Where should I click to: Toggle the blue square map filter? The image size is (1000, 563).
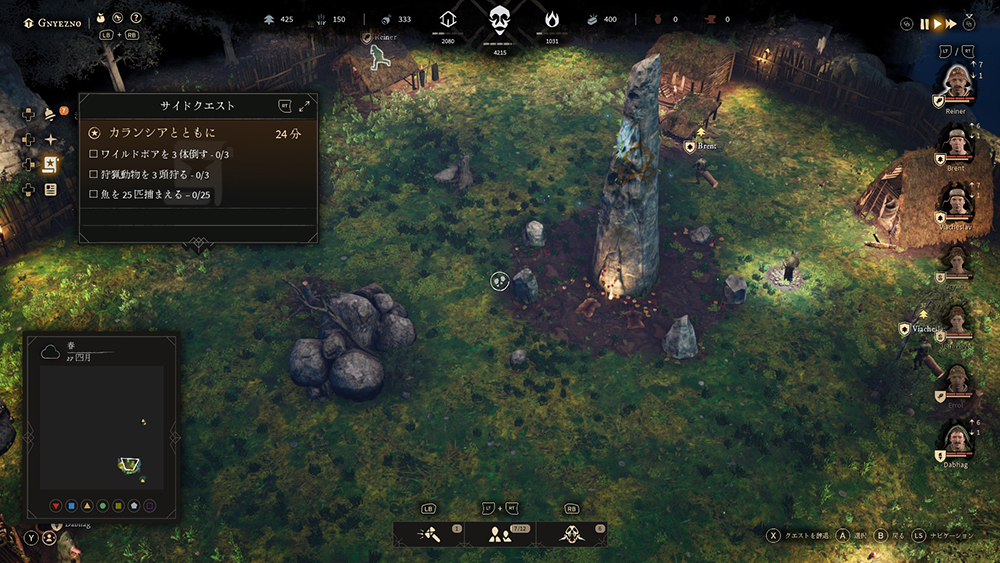tap(72, 506)
